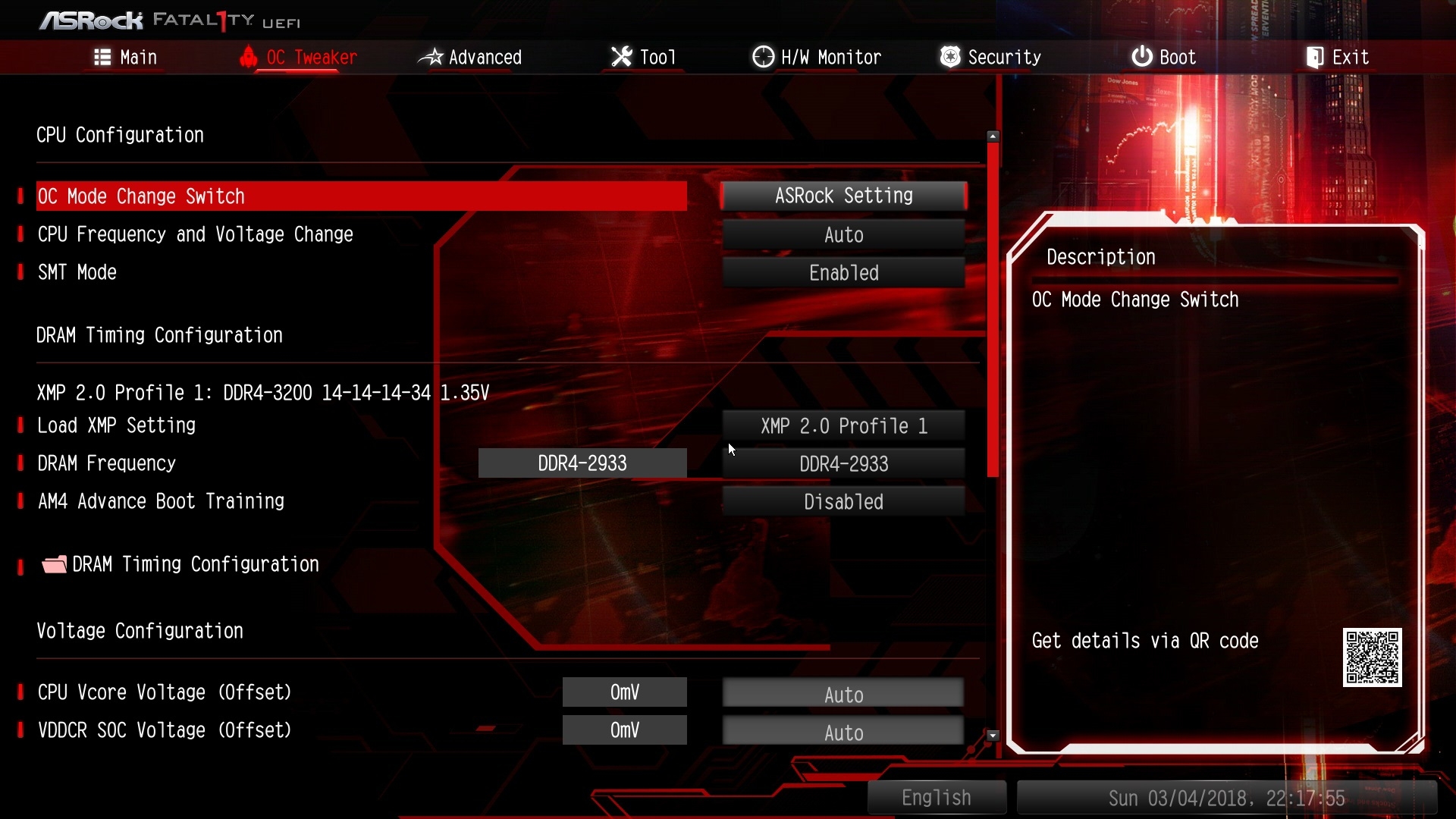Click the QR code for details

click(1372, 657)
